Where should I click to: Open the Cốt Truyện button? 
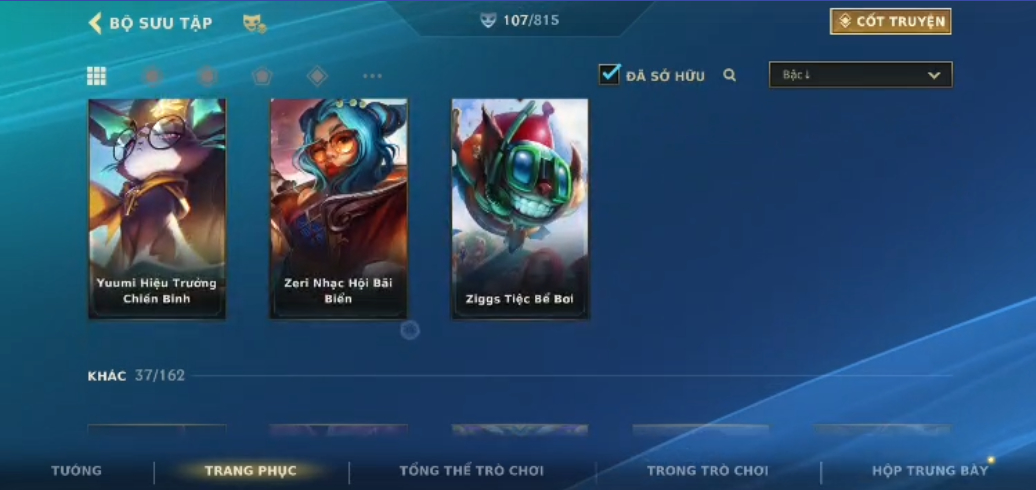tap(890, 22)
